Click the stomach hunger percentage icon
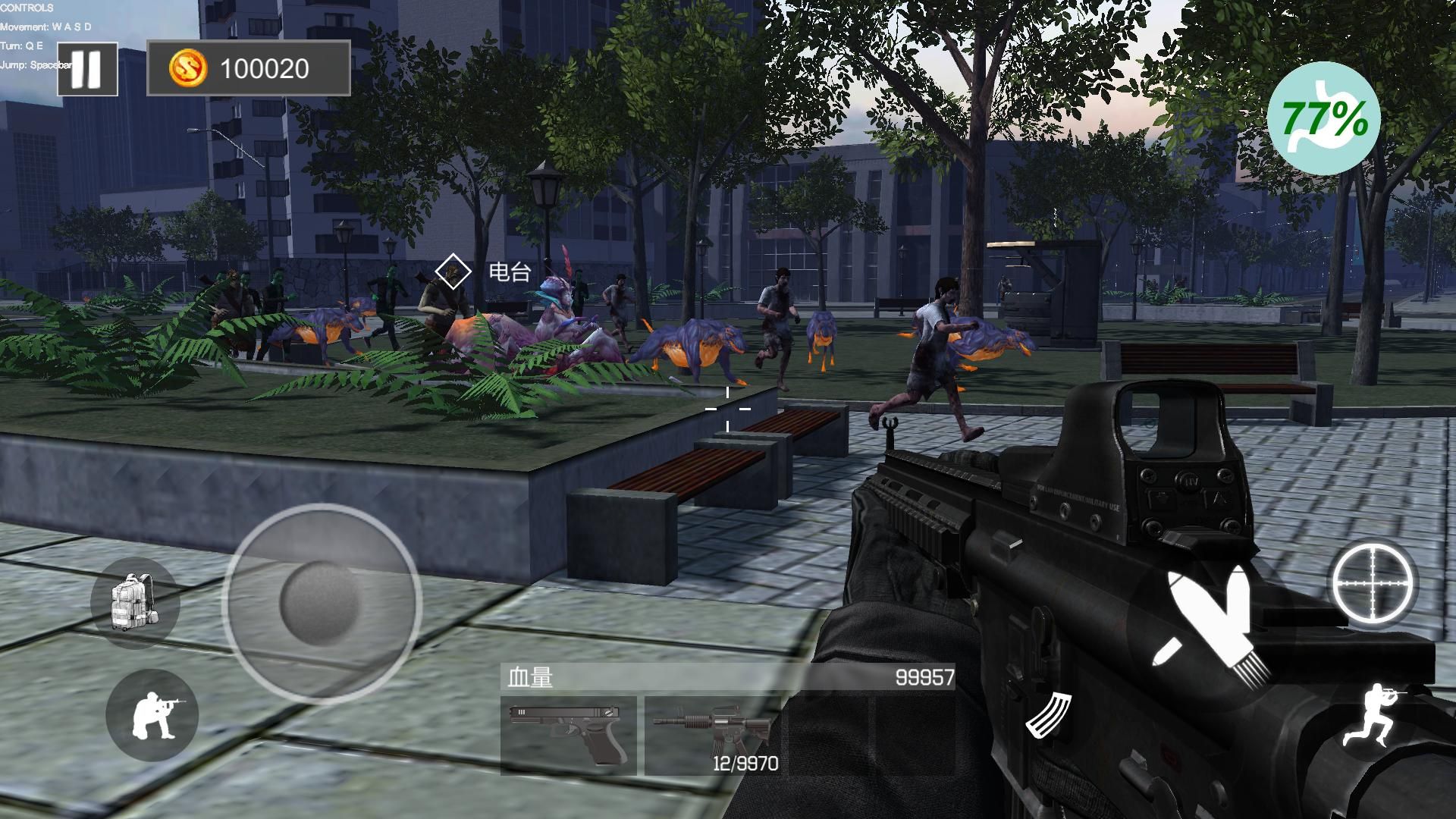This screenshot has height=819, width=1456. [1323, 119]
